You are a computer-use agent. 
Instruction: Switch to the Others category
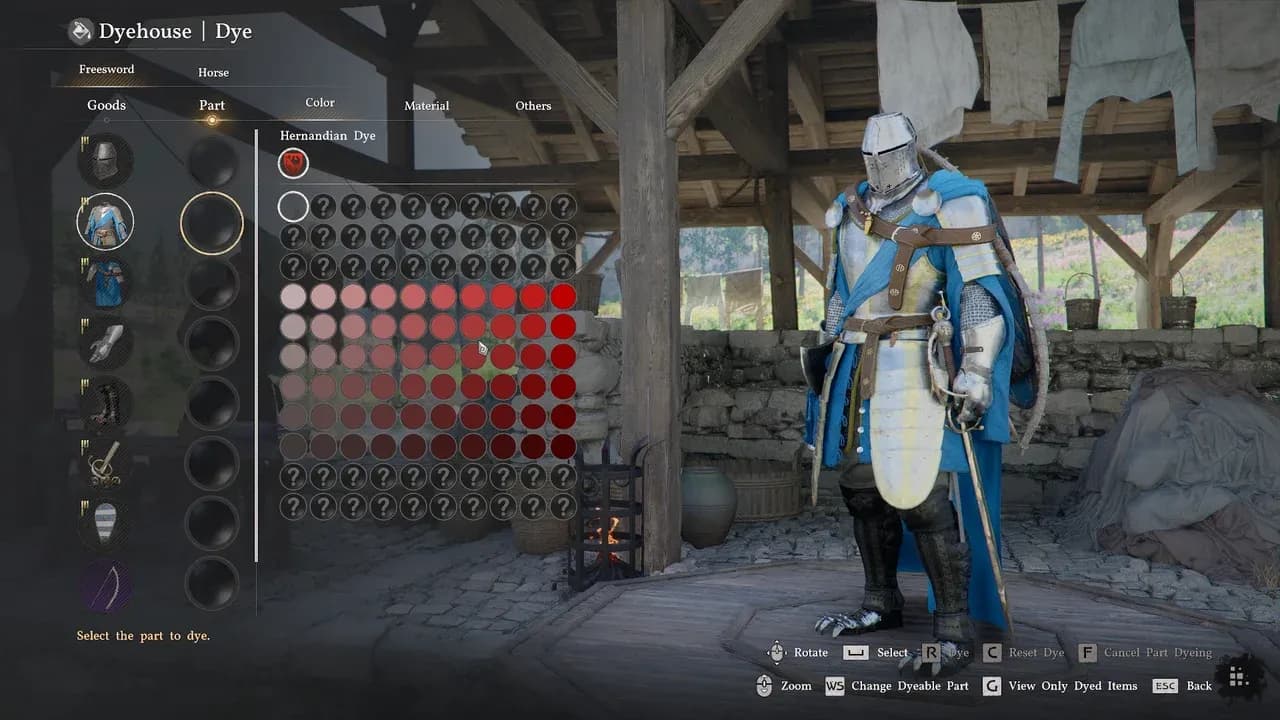click(x=532, y=105)
